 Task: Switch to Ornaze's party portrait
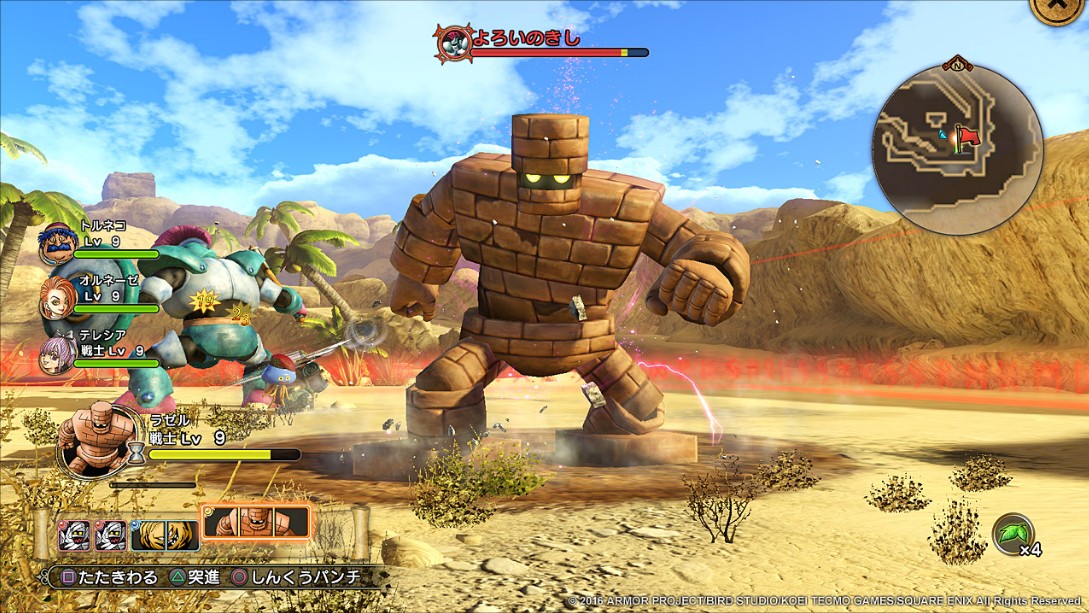(58, 299)
